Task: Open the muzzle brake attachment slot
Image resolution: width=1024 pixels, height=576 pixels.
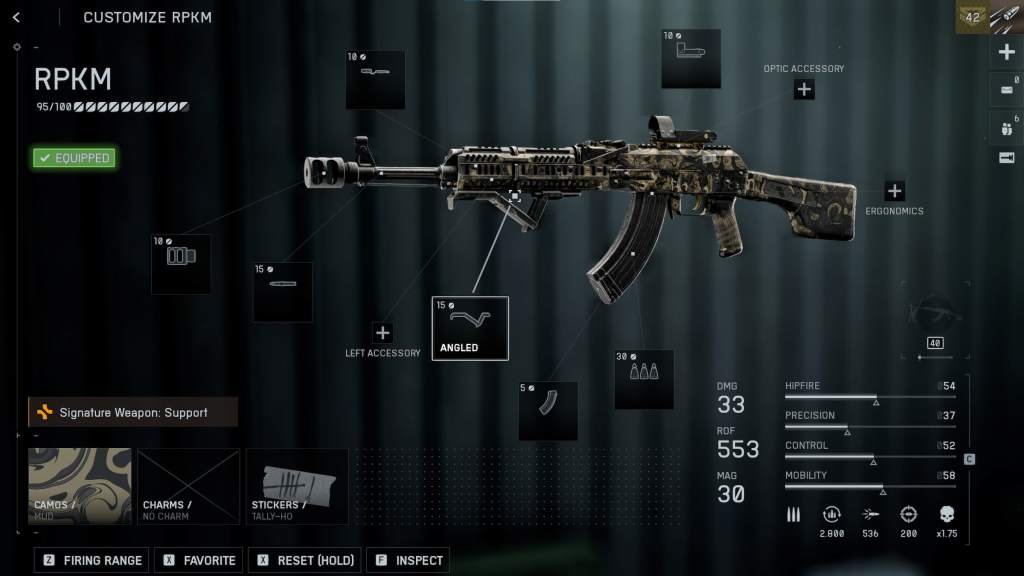Action: point(181,264)
